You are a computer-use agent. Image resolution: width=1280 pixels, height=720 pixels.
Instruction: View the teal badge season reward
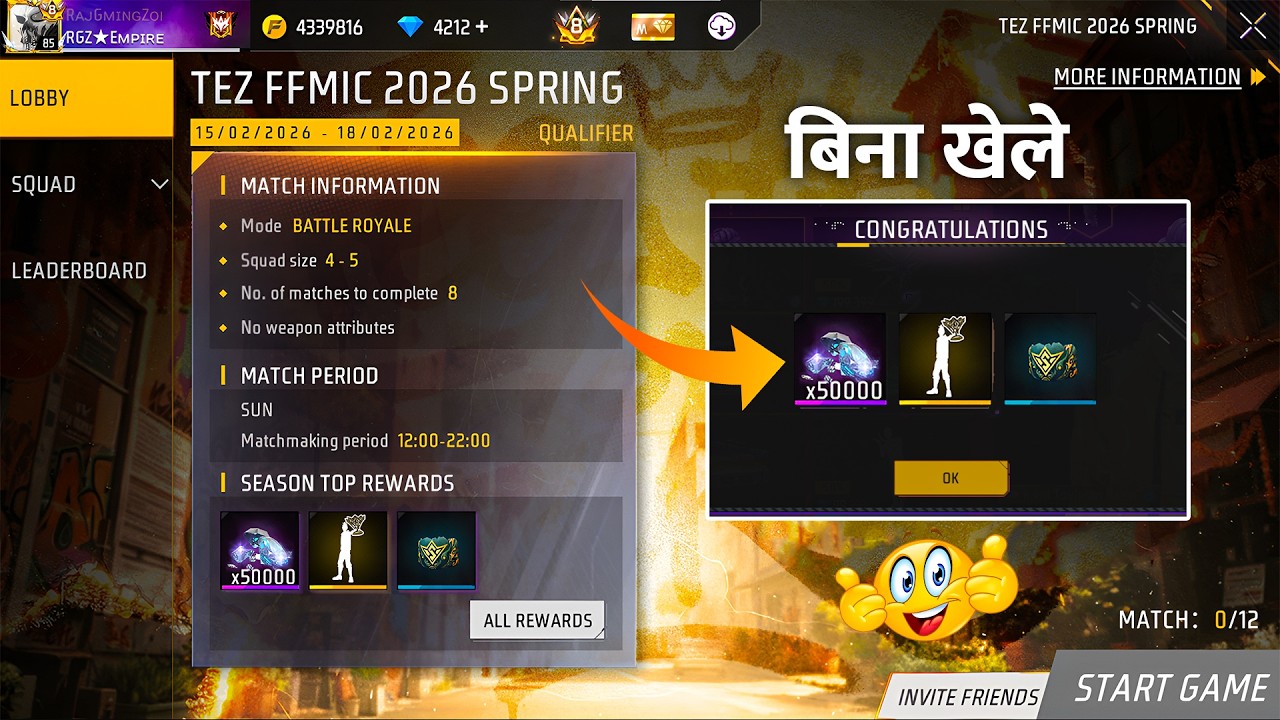click(436, 550)
